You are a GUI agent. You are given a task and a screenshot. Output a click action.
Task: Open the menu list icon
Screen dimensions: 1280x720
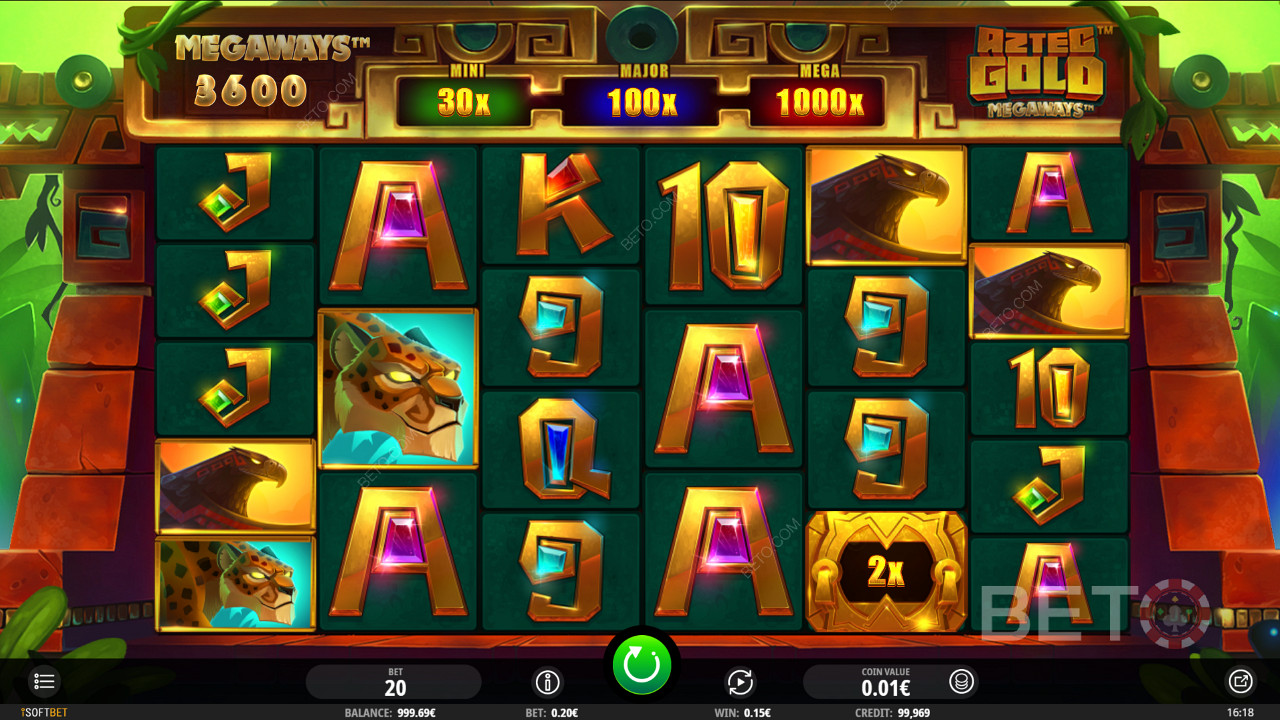[44, 682]
